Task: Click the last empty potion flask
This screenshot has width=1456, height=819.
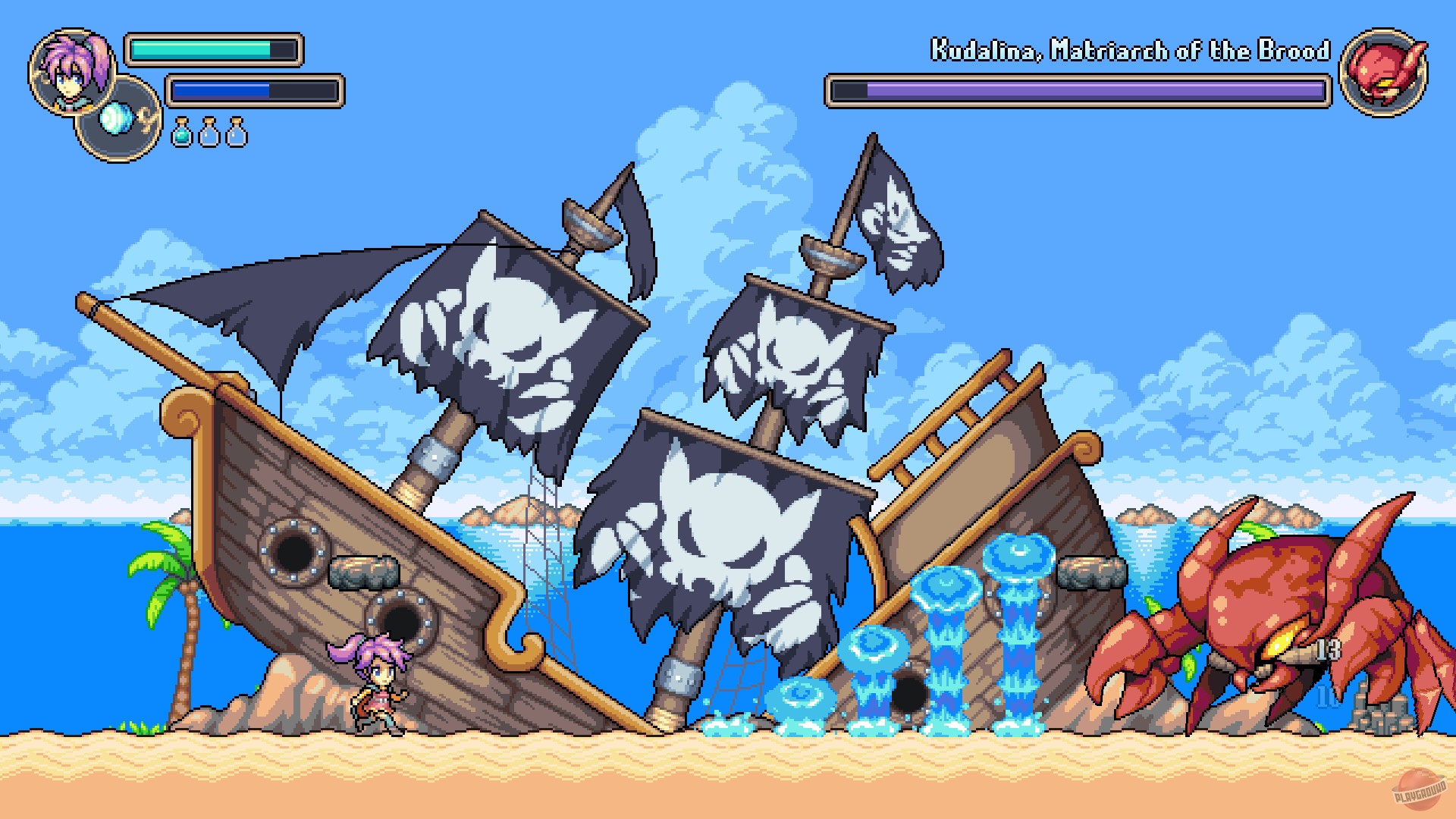Action: tap(235, 131)
